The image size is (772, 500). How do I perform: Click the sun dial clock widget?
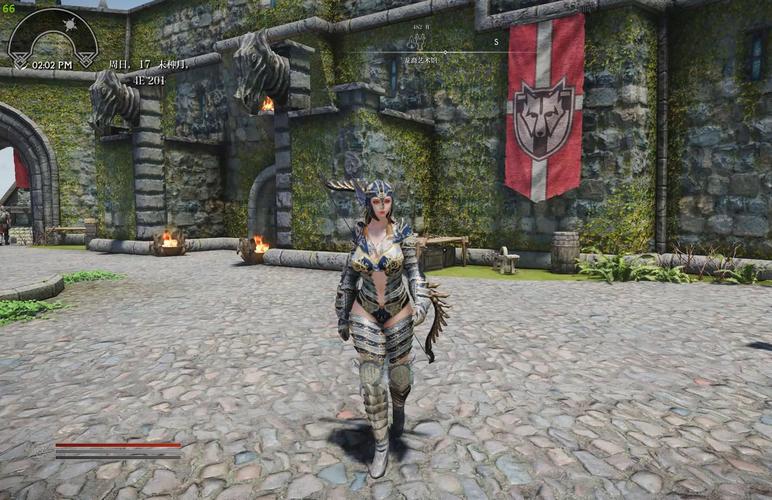point(52,38)
